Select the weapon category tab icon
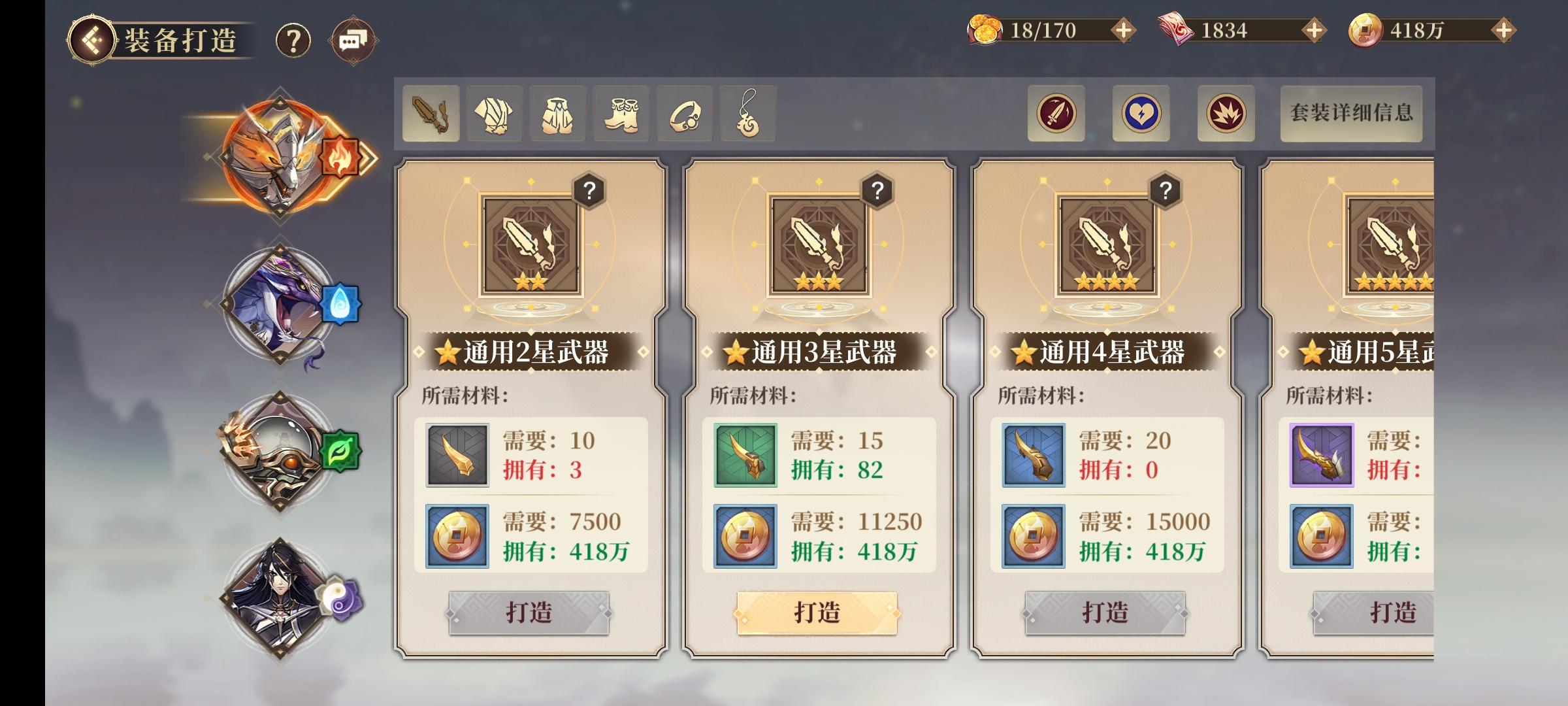This screenshot has width=1568, height=706. (x=430, y=115)
